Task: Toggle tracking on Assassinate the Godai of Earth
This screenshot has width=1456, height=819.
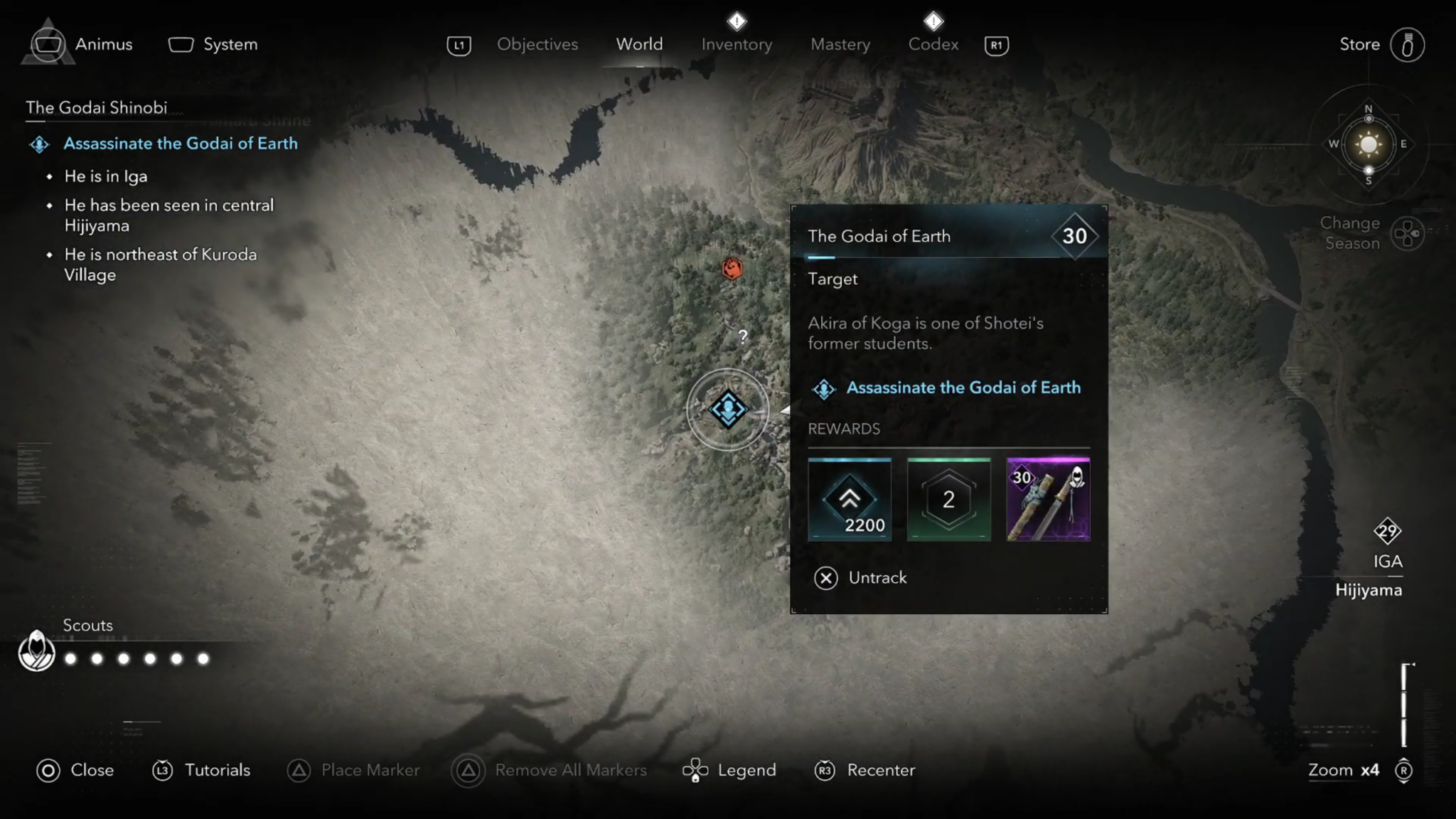Action: [963, 387]
